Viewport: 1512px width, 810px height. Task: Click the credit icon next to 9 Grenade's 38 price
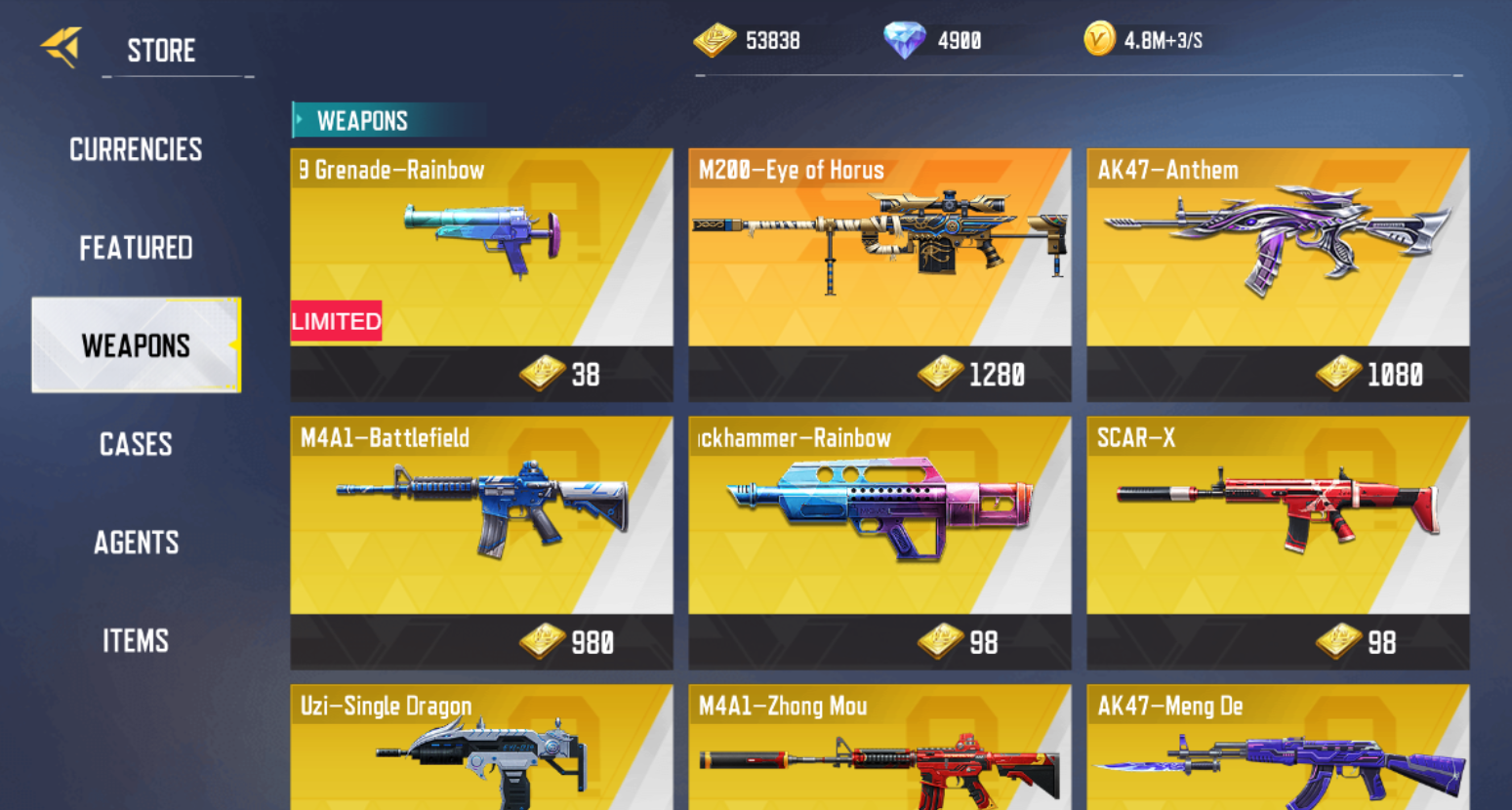(538, 375)
